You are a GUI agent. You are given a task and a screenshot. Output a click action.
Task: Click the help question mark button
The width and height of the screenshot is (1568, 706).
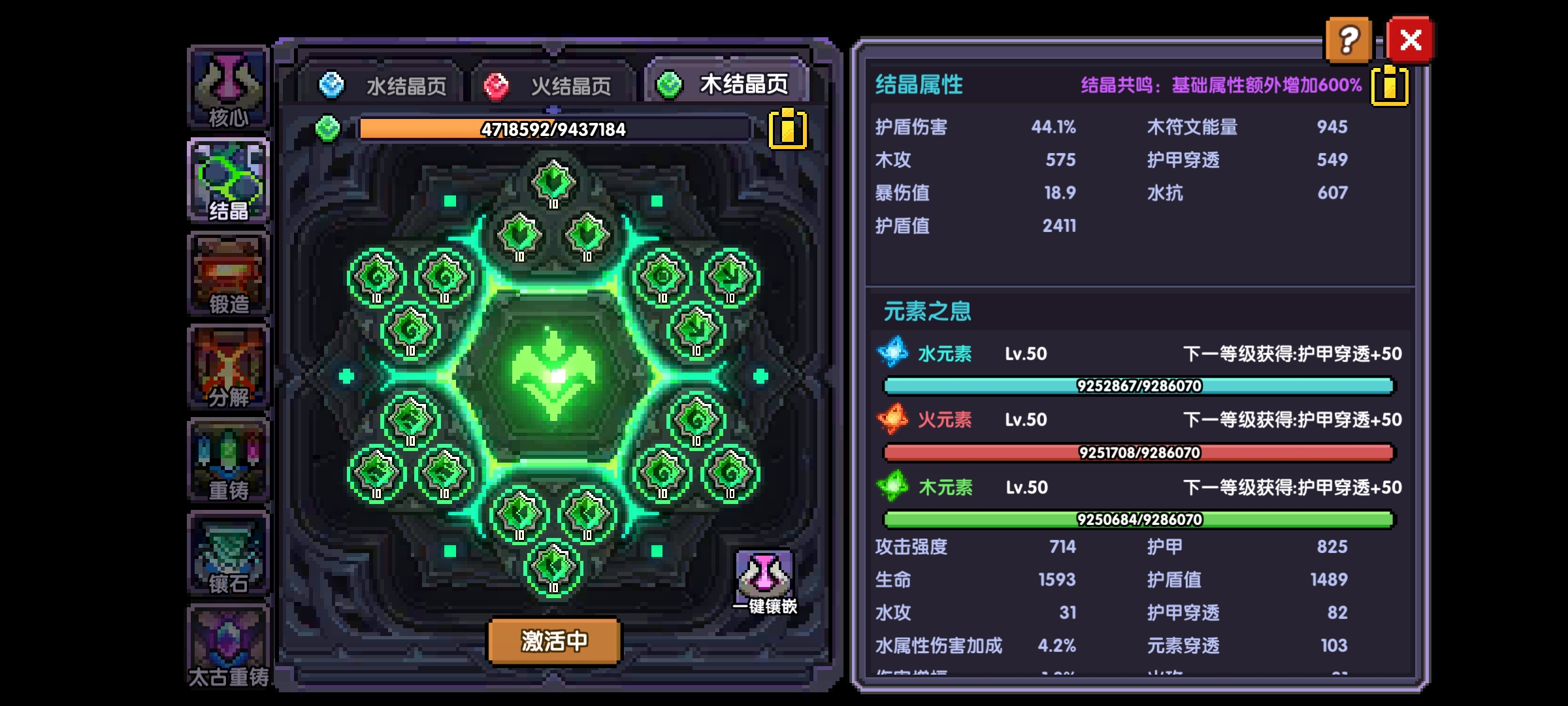(1350, 41)
